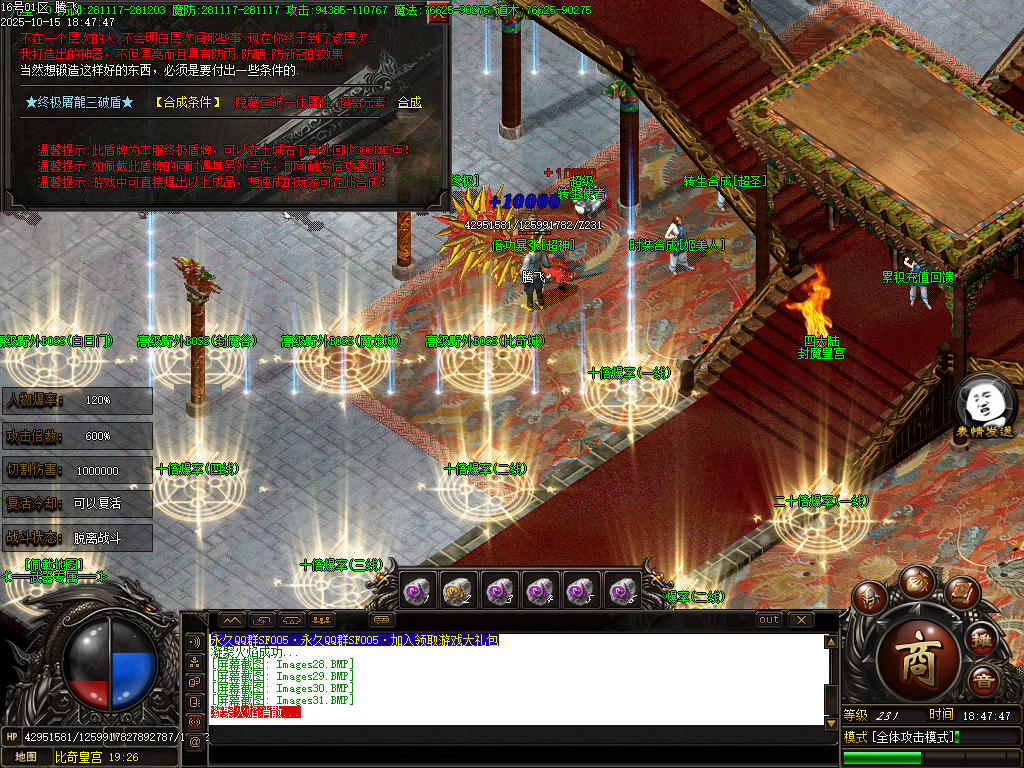Use the item in hotbar slot 6
The width and height of the screenshot is (1024, 768).
[622, 591]
